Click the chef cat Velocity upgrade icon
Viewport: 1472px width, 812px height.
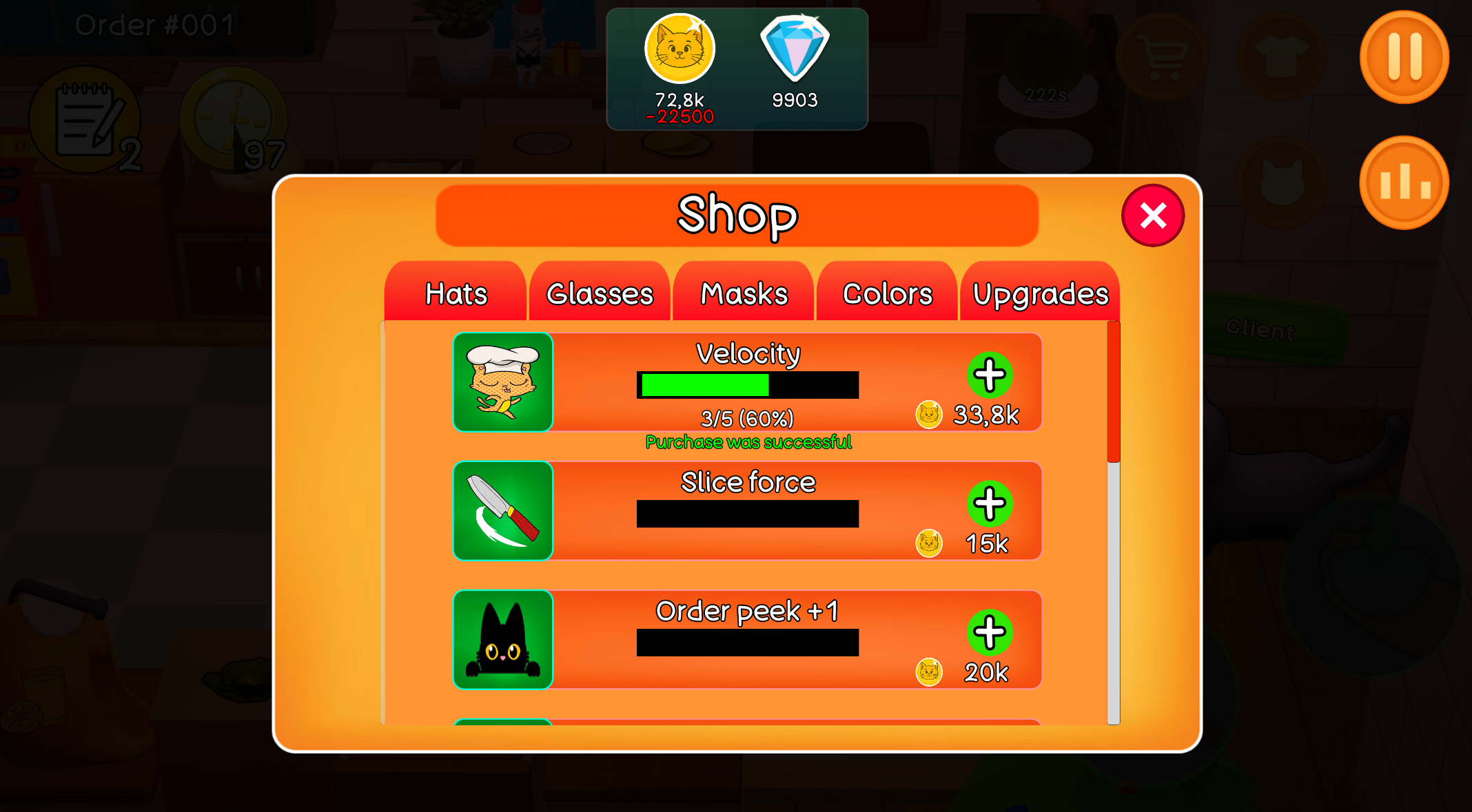point(502,382)
